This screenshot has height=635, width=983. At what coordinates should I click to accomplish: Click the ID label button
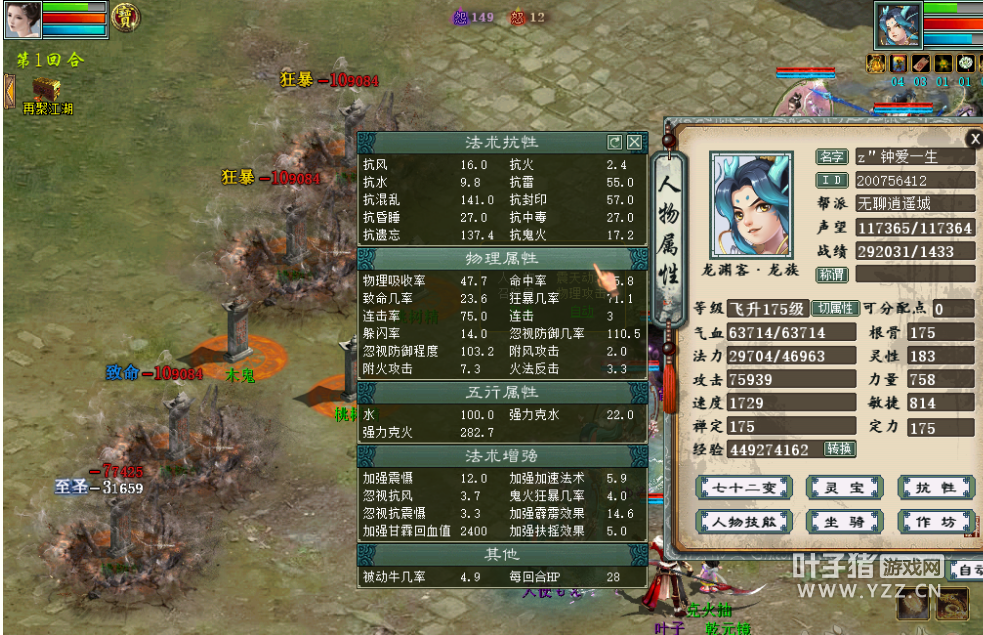point(831,181)
